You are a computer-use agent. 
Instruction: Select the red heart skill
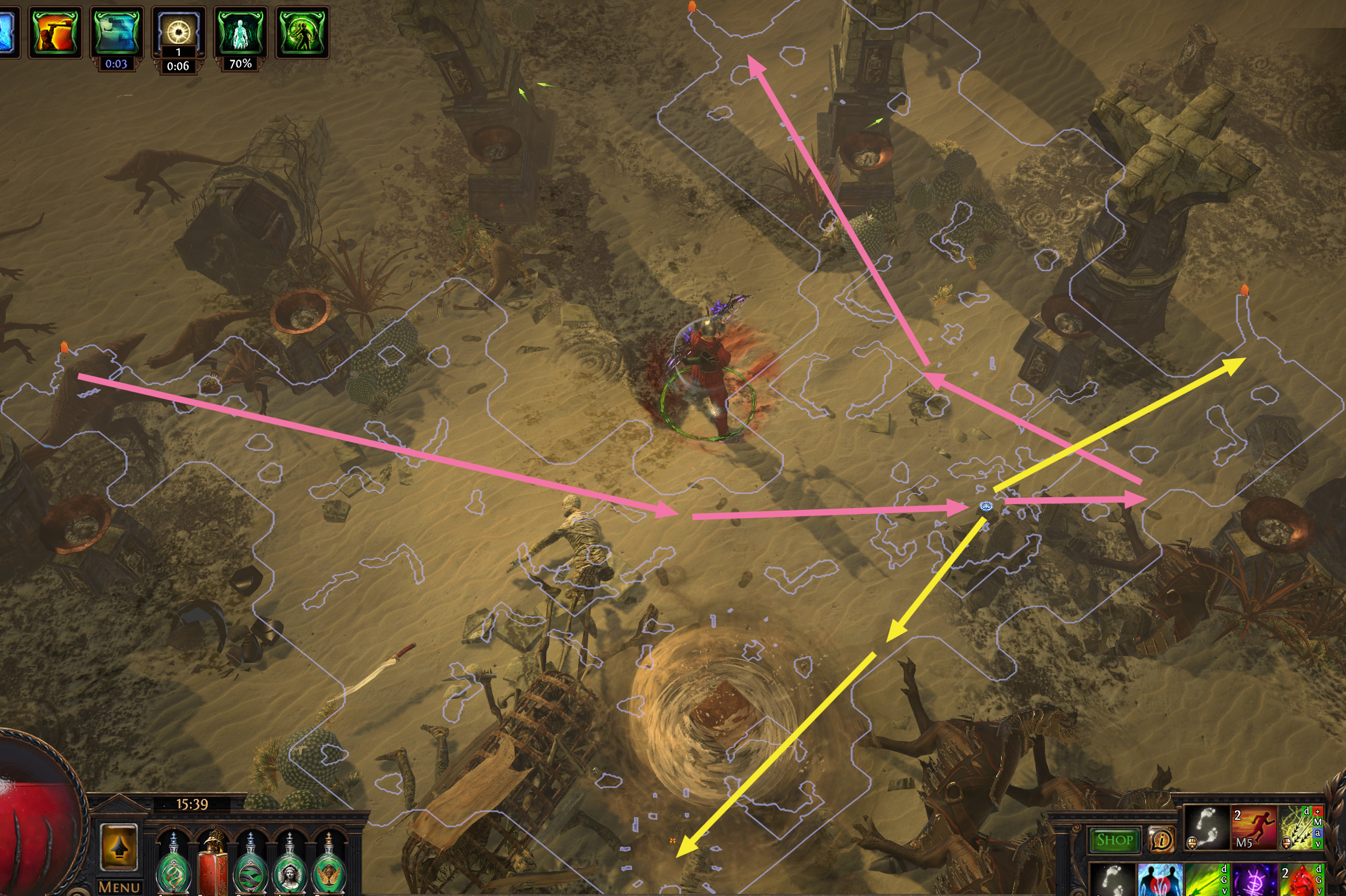point(1300,880)
